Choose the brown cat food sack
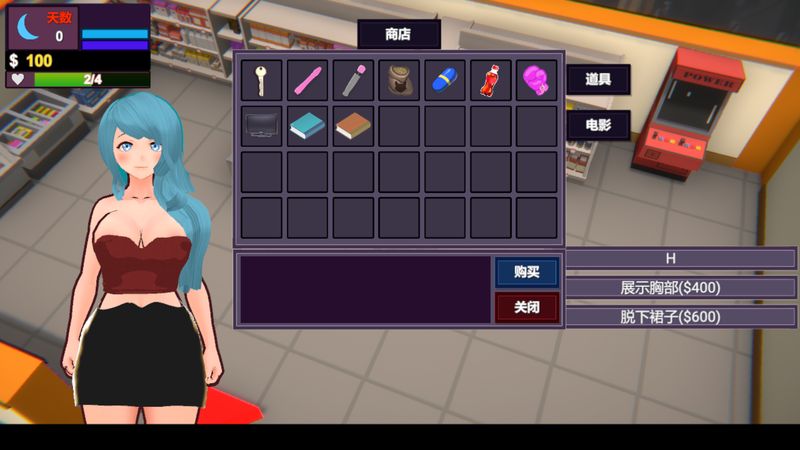 399,80
